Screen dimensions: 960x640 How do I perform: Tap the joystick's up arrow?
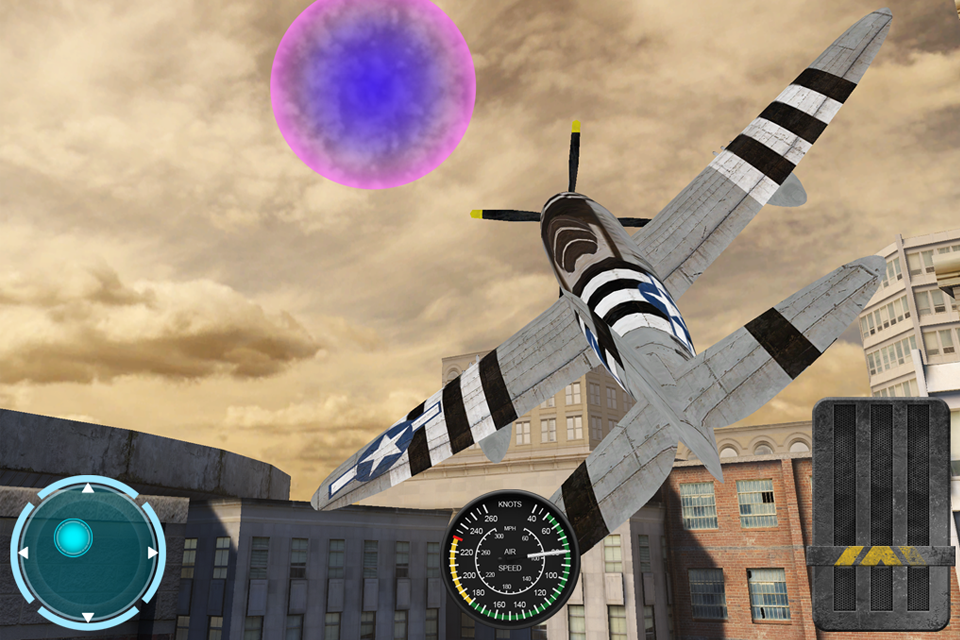[x=88, y=489]
